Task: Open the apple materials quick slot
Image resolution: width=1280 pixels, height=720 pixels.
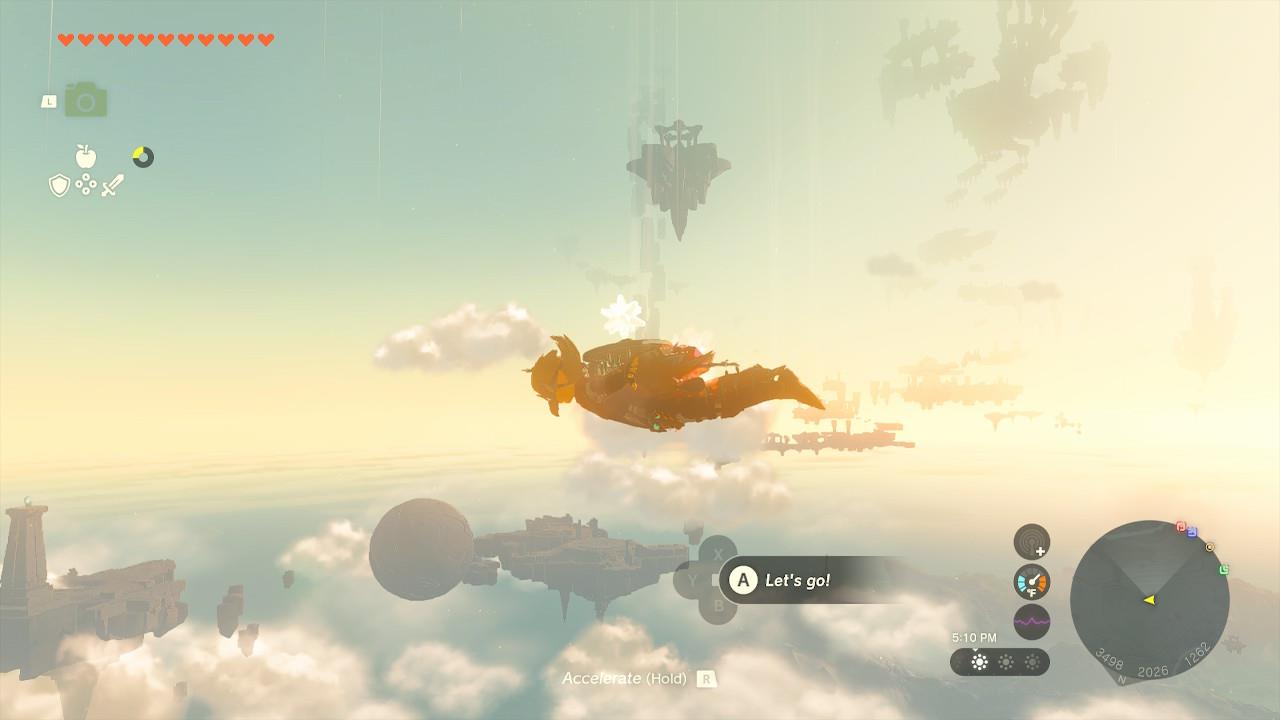Action: (86, 156)
